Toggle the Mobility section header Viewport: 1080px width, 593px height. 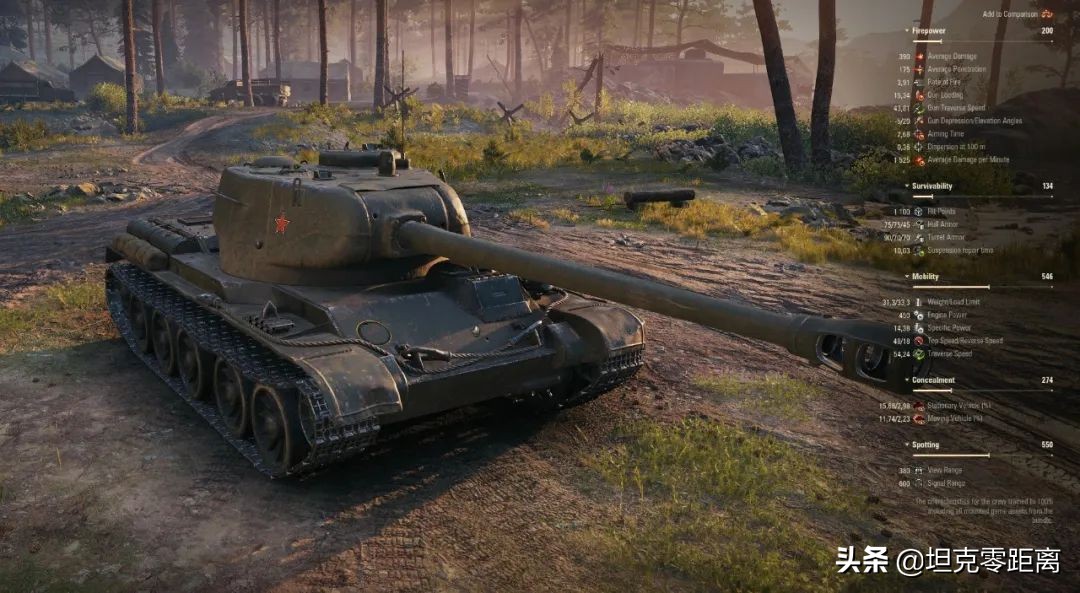click(x=924, y=276)
